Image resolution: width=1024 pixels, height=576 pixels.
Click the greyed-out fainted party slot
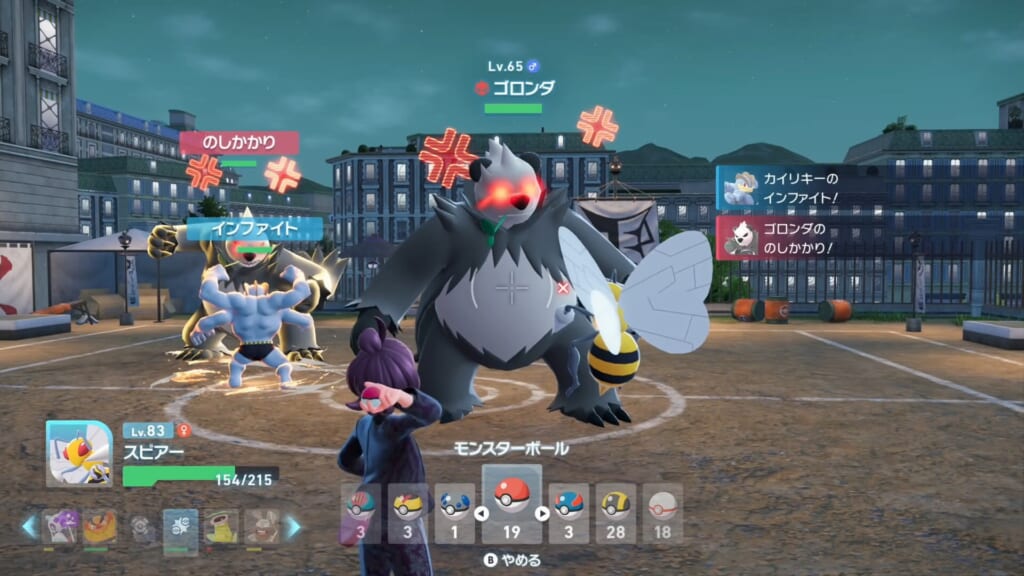141,527
